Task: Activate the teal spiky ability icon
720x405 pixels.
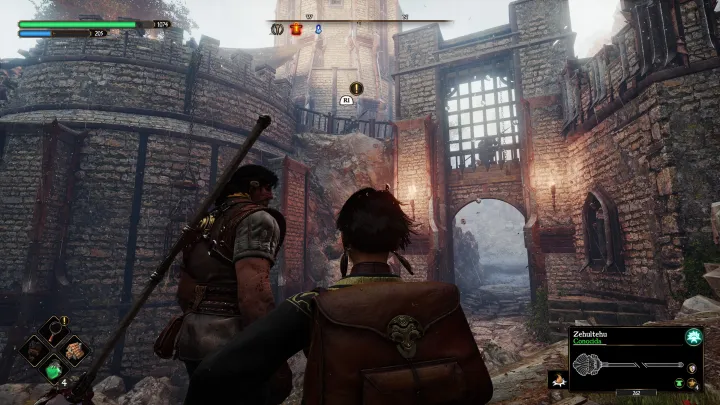Action: [692, 339]
